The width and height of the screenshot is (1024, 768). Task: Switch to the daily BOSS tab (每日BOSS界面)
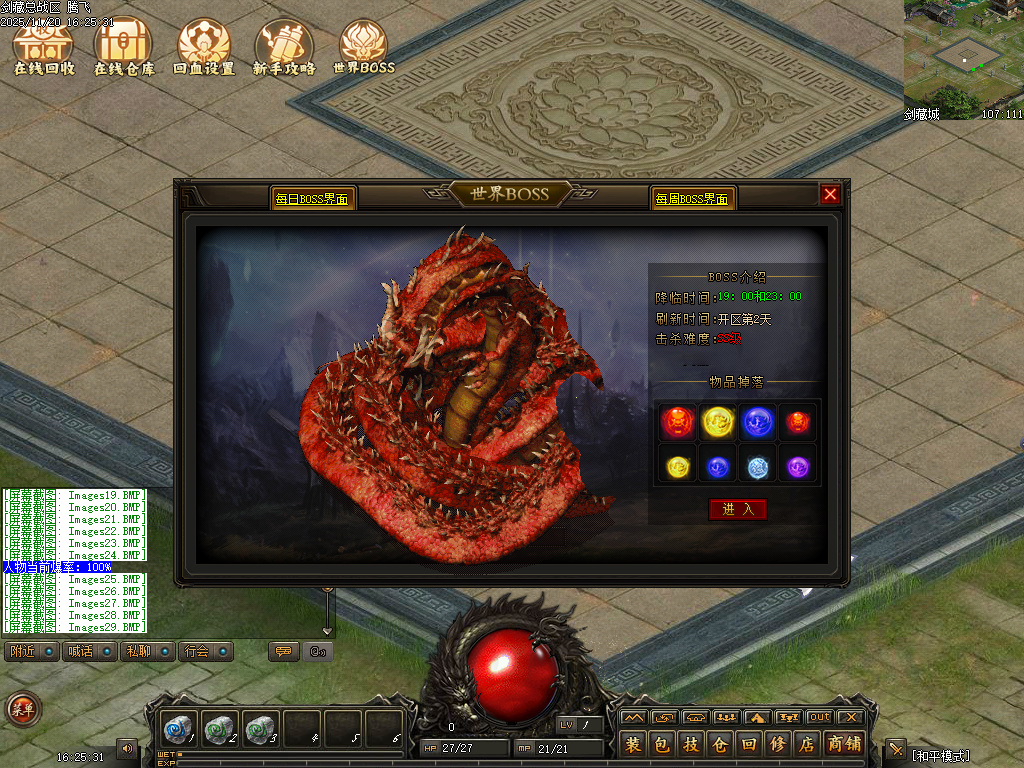click(x=313, y=199)
